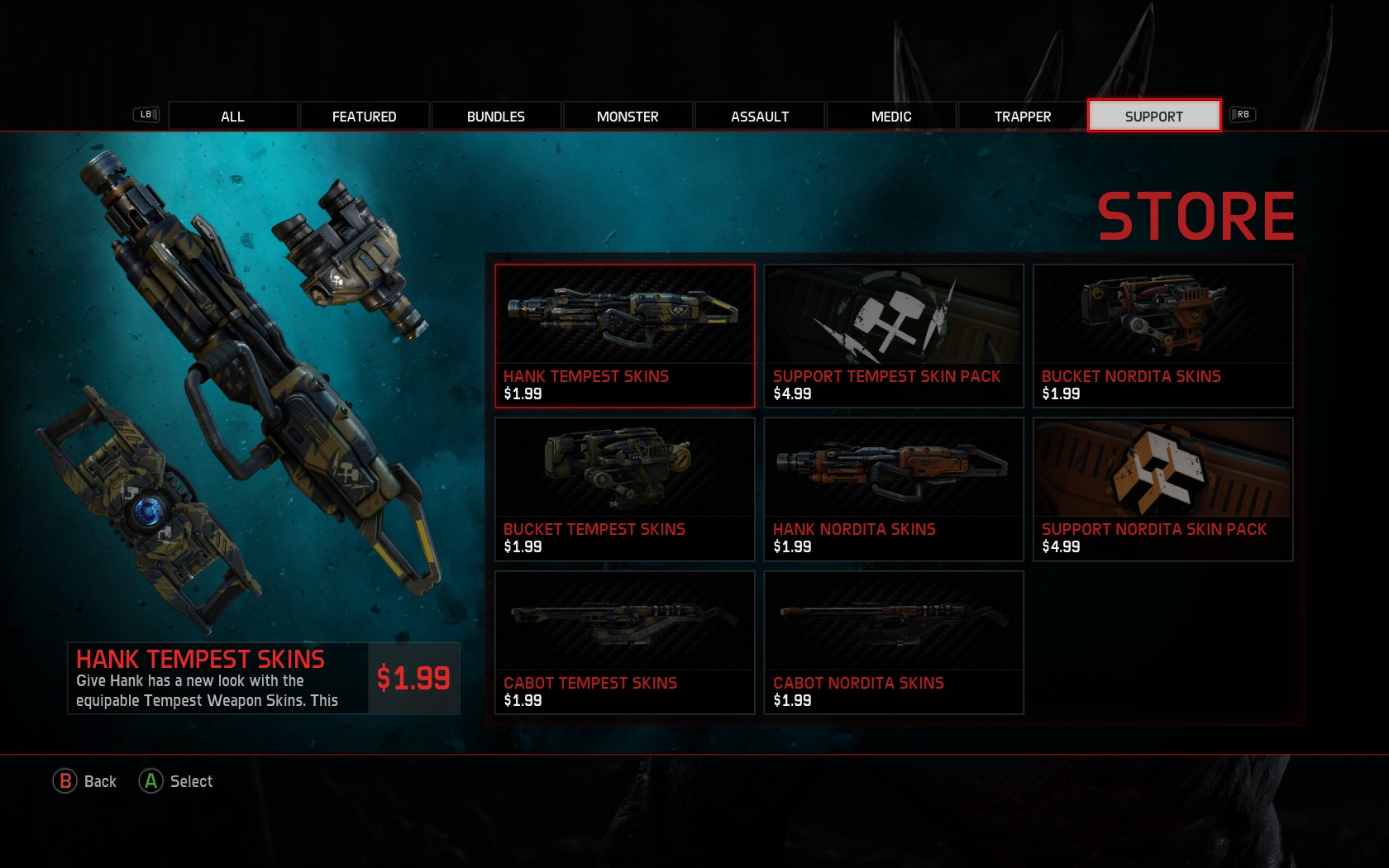Open the TRAPPER category tab
1389x868 pixels.
(1022, 116)
